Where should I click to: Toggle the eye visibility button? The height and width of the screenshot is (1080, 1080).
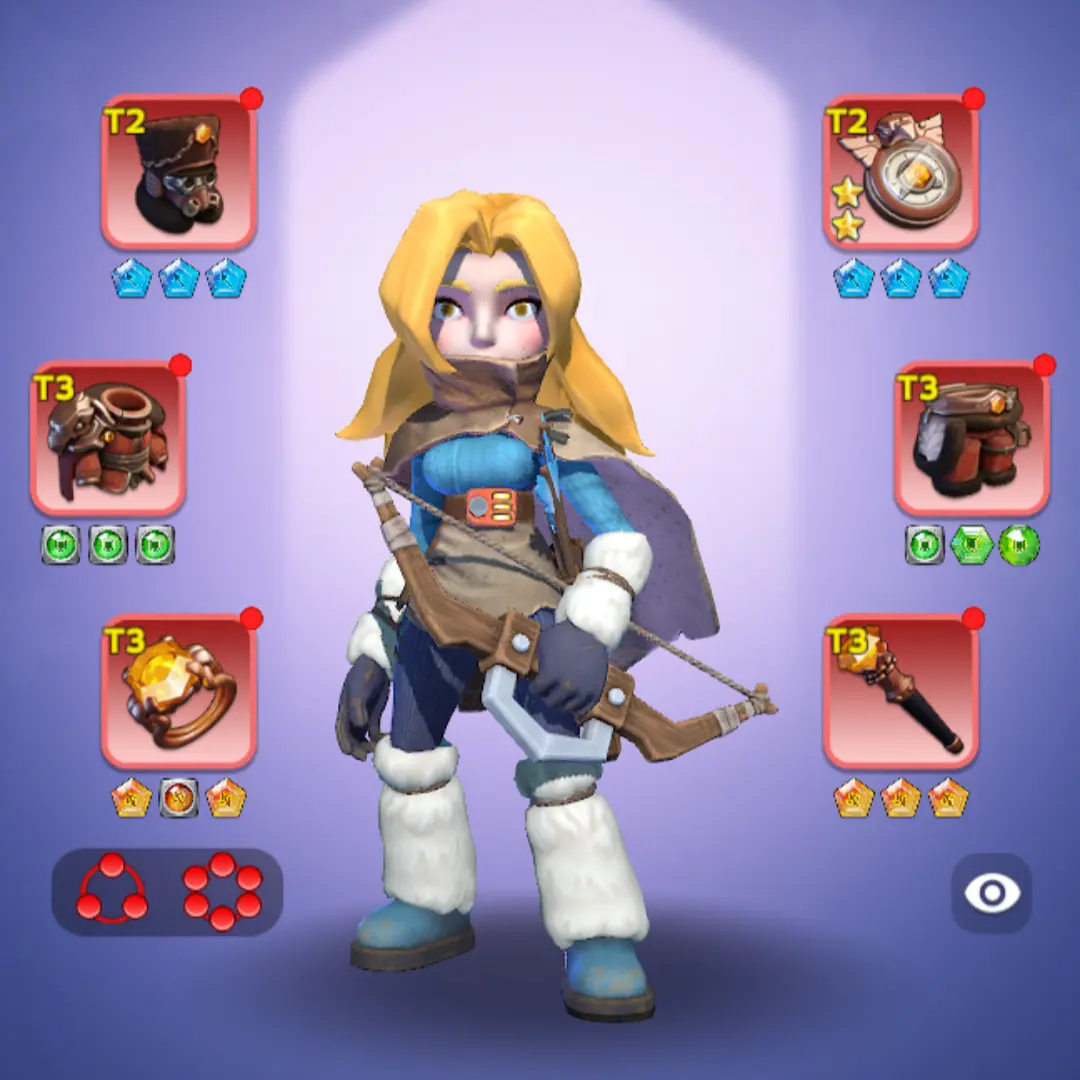coord(991,893)
